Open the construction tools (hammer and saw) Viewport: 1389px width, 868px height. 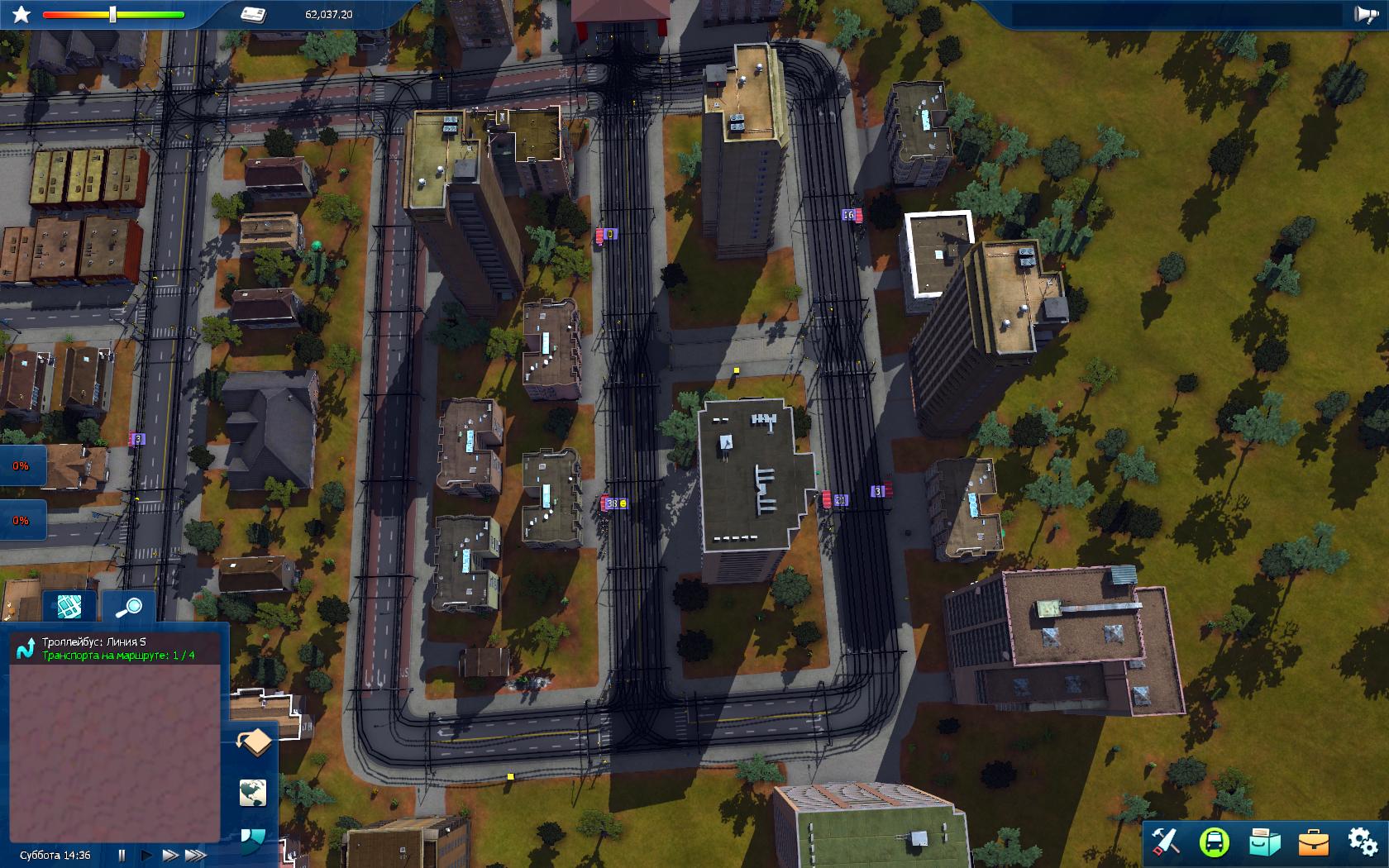[1165, 842]
